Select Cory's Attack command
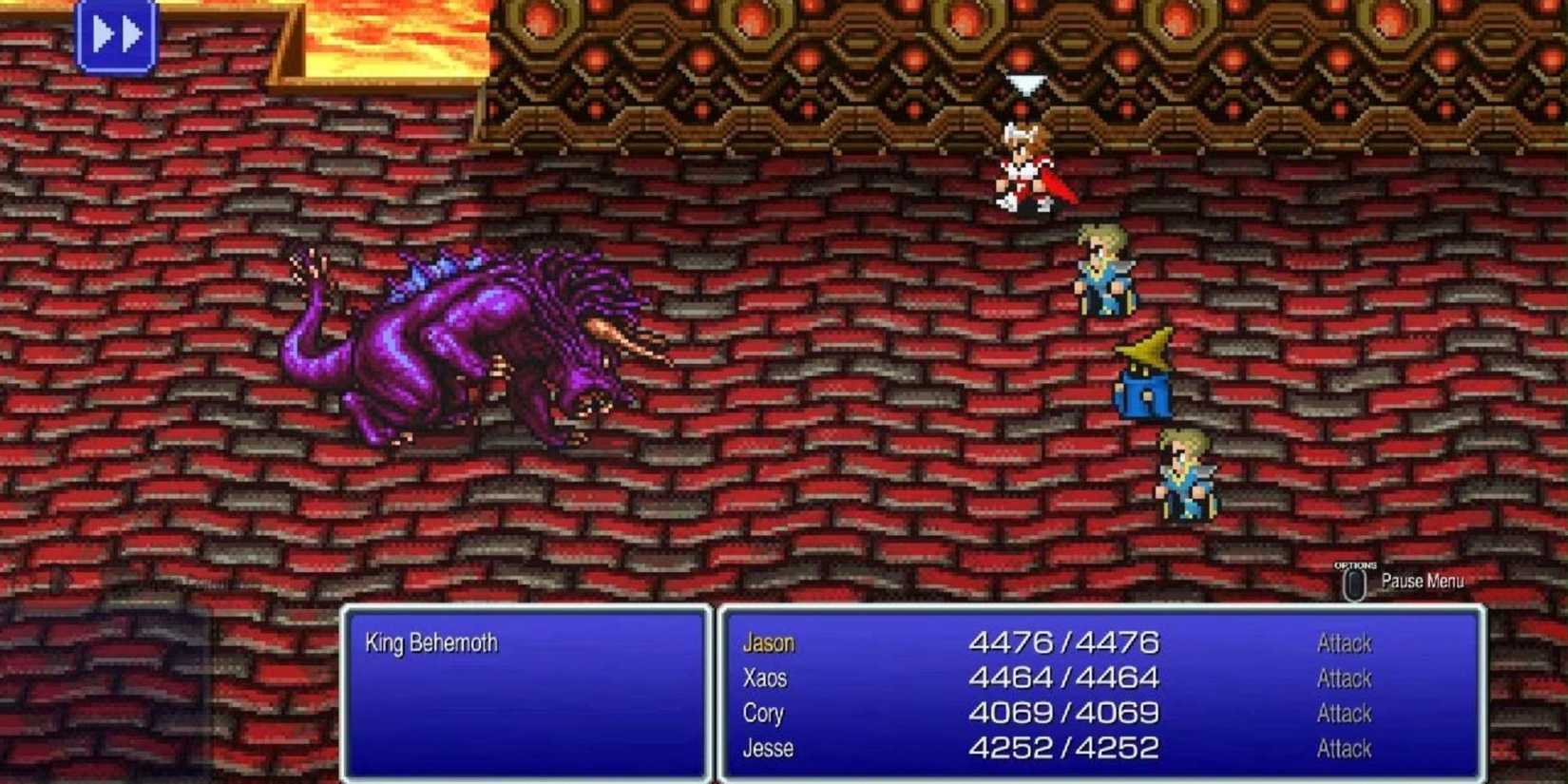Screen dimensions: 1568x784 pos(1343,713)
